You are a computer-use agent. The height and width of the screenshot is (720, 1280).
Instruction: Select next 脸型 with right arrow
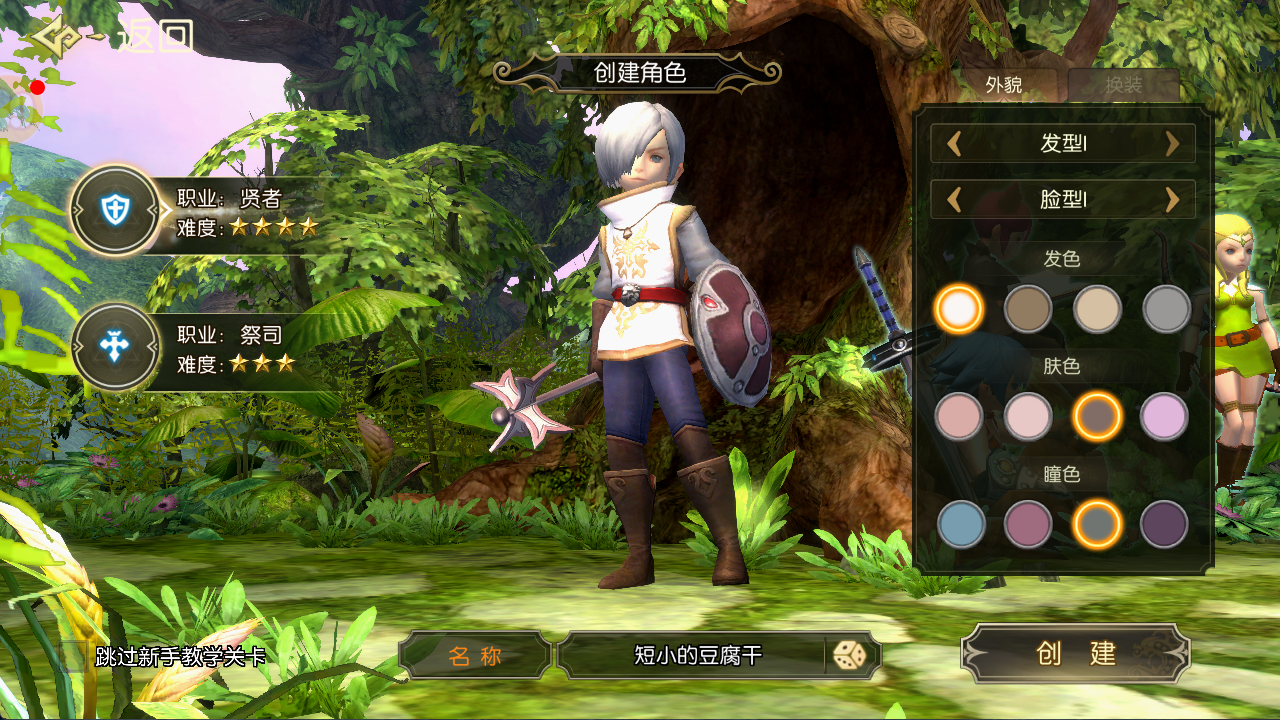tap(1172, 200)
